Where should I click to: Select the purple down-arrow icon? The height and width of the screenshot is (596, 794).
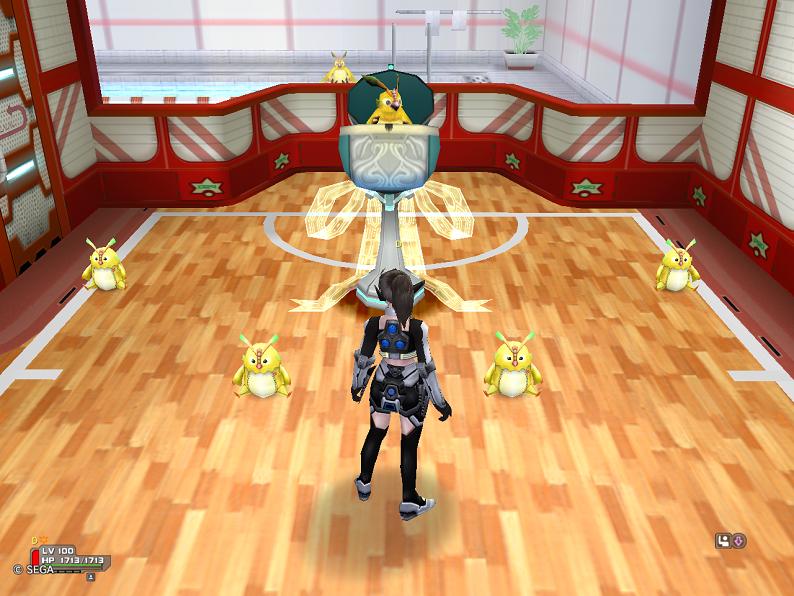click(740, 541)
